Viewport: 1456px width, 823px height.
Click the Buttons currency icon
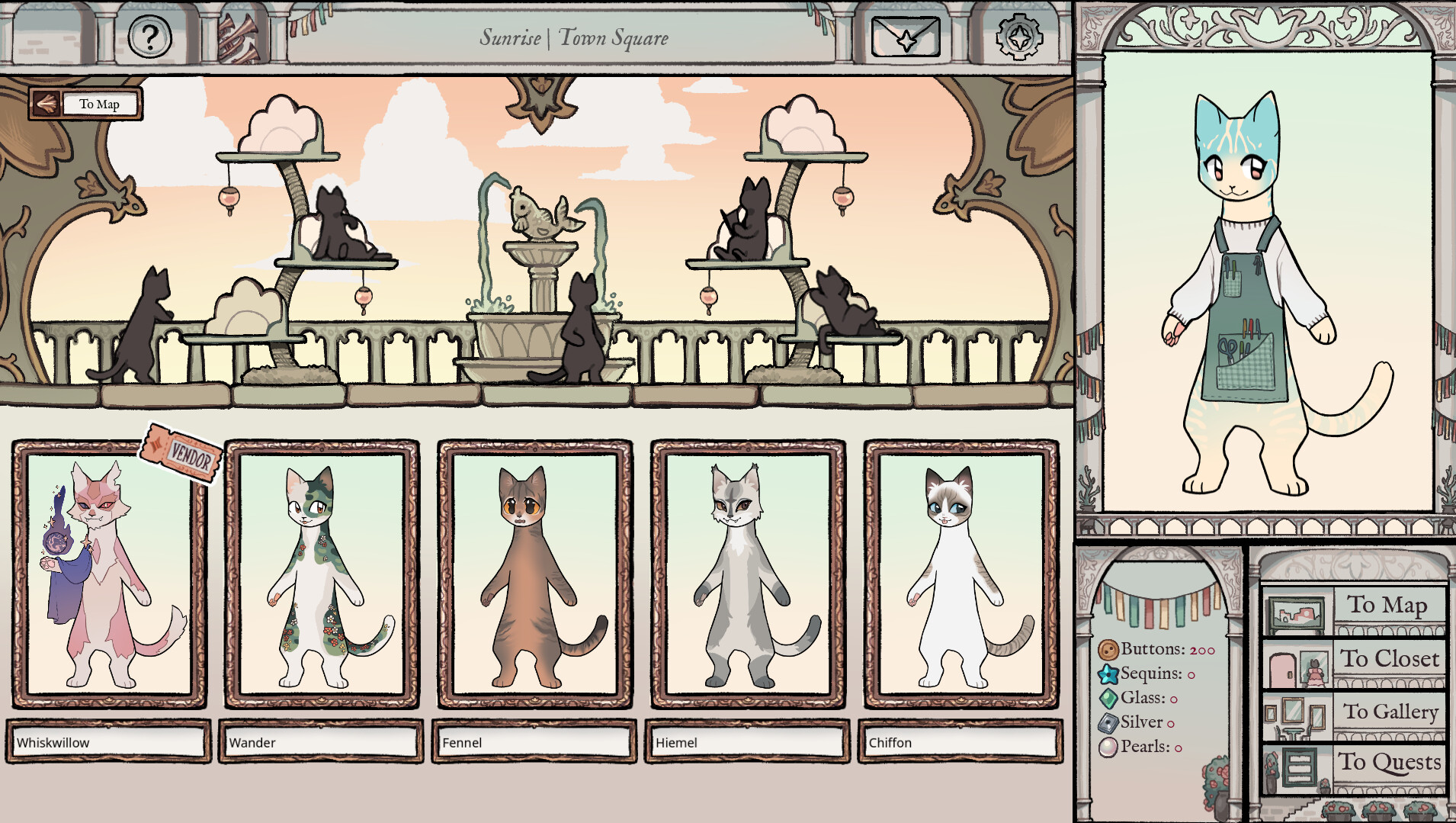(1107, 649)
